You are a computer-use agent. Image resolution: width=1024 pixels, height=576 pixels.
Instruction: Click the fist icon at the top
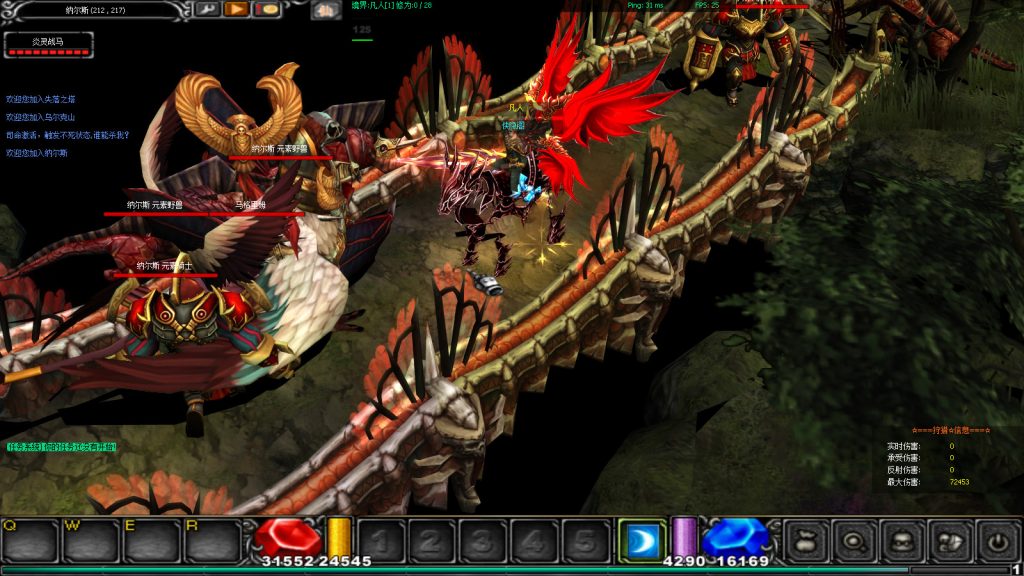click(x=324, y=11)
